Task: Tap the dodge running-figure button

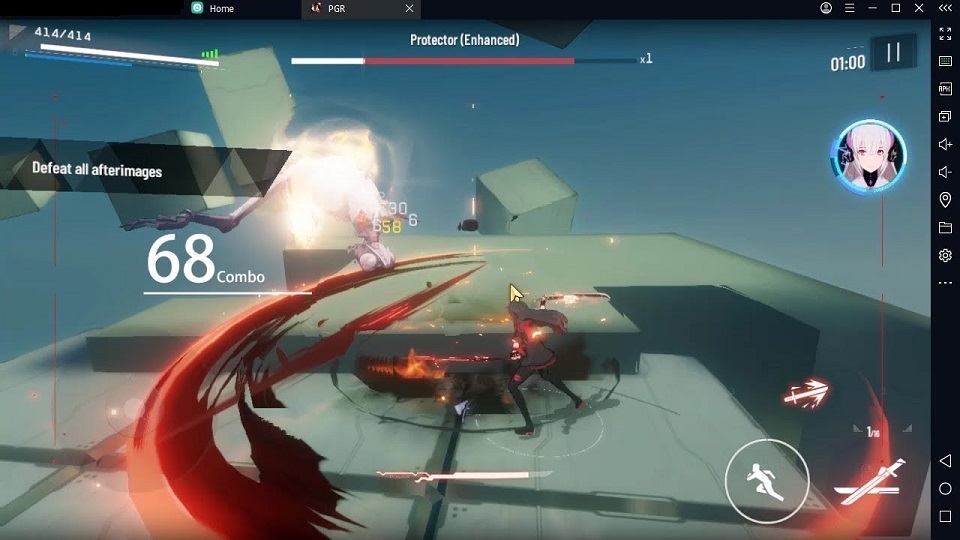Action: (x=767, y=481)
